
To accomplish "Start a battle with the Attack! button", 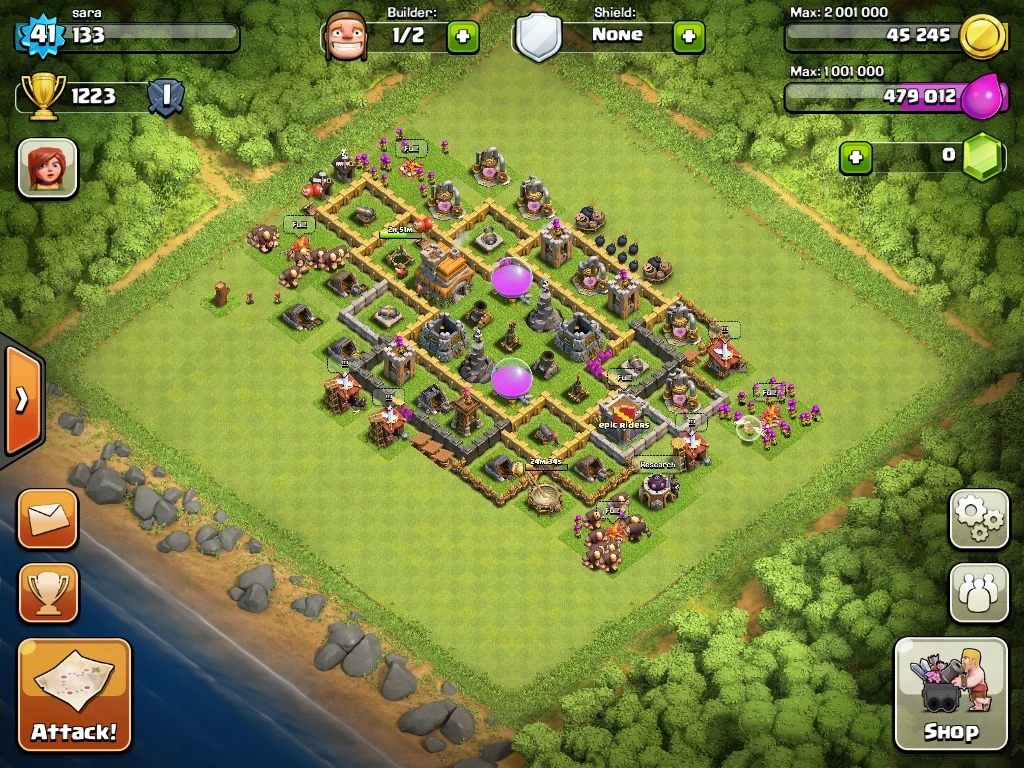I will click(x=74, y=695).
